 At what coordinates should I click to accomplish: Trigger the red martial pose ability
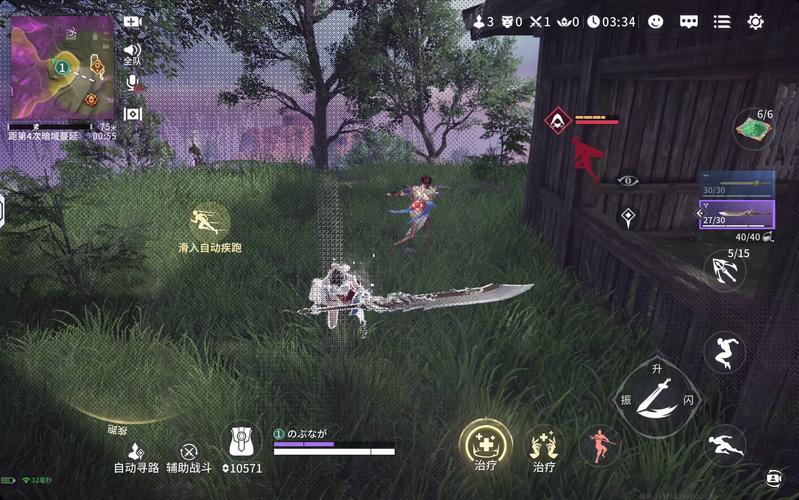click(x=600, y=445)
